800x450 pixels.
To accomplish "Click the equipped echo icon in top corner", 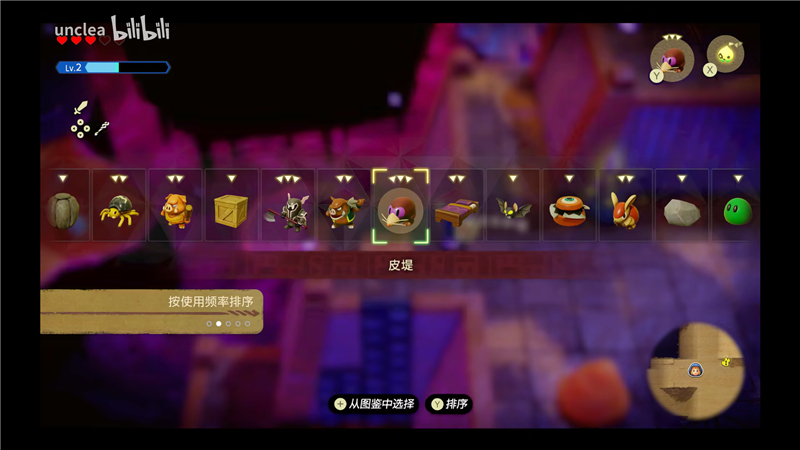I will 673,58.
